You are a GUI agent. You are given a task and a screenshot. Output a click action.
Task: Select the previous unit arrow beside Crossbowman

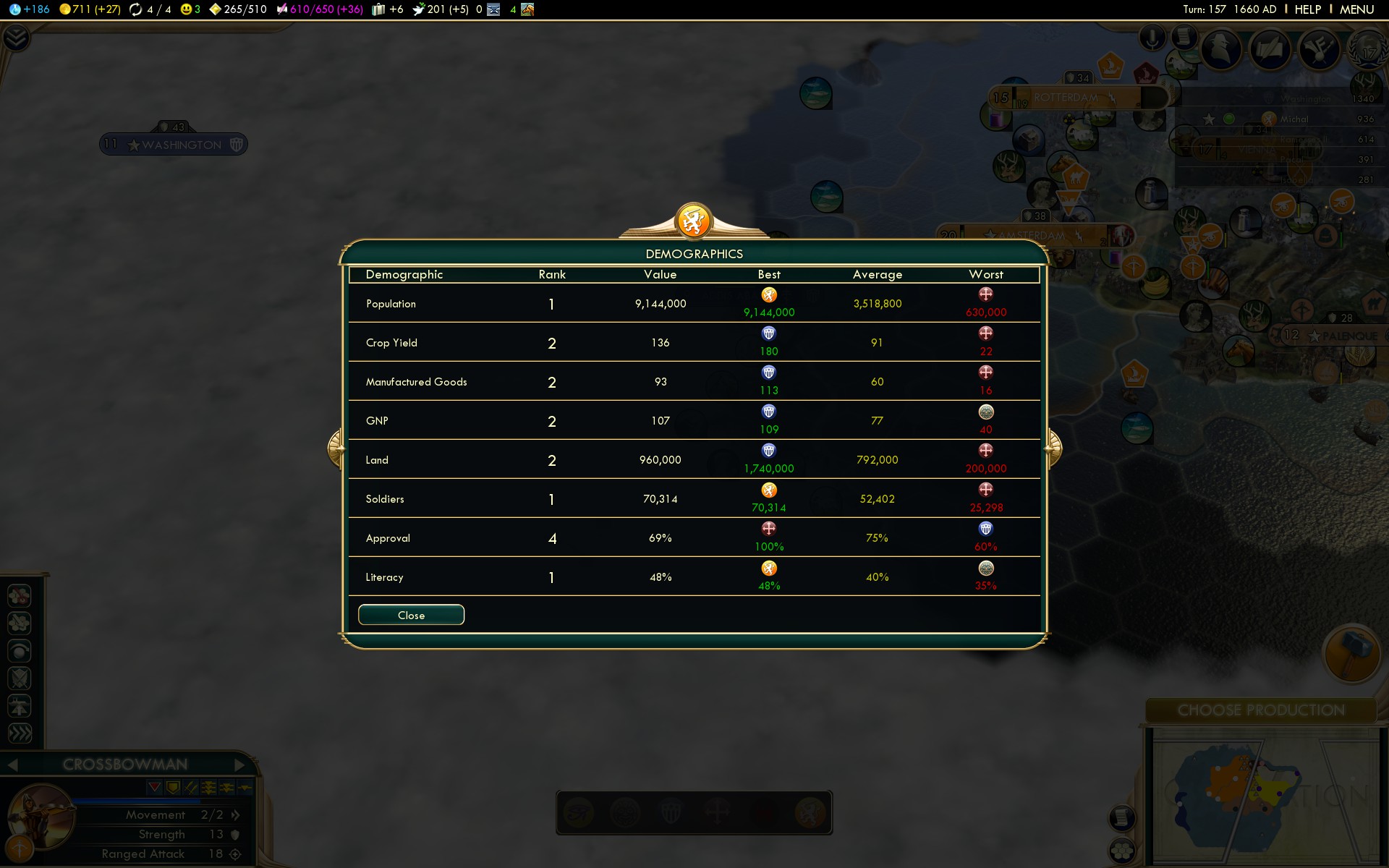point(12,765)
